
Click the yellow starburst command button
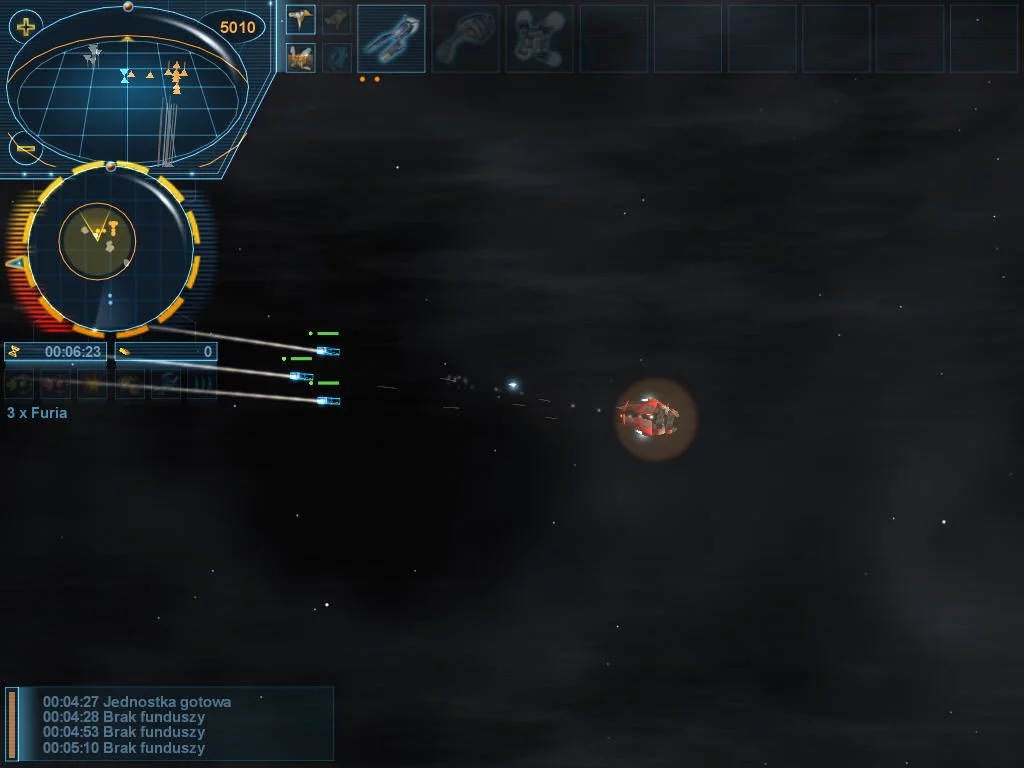(93, 383)
